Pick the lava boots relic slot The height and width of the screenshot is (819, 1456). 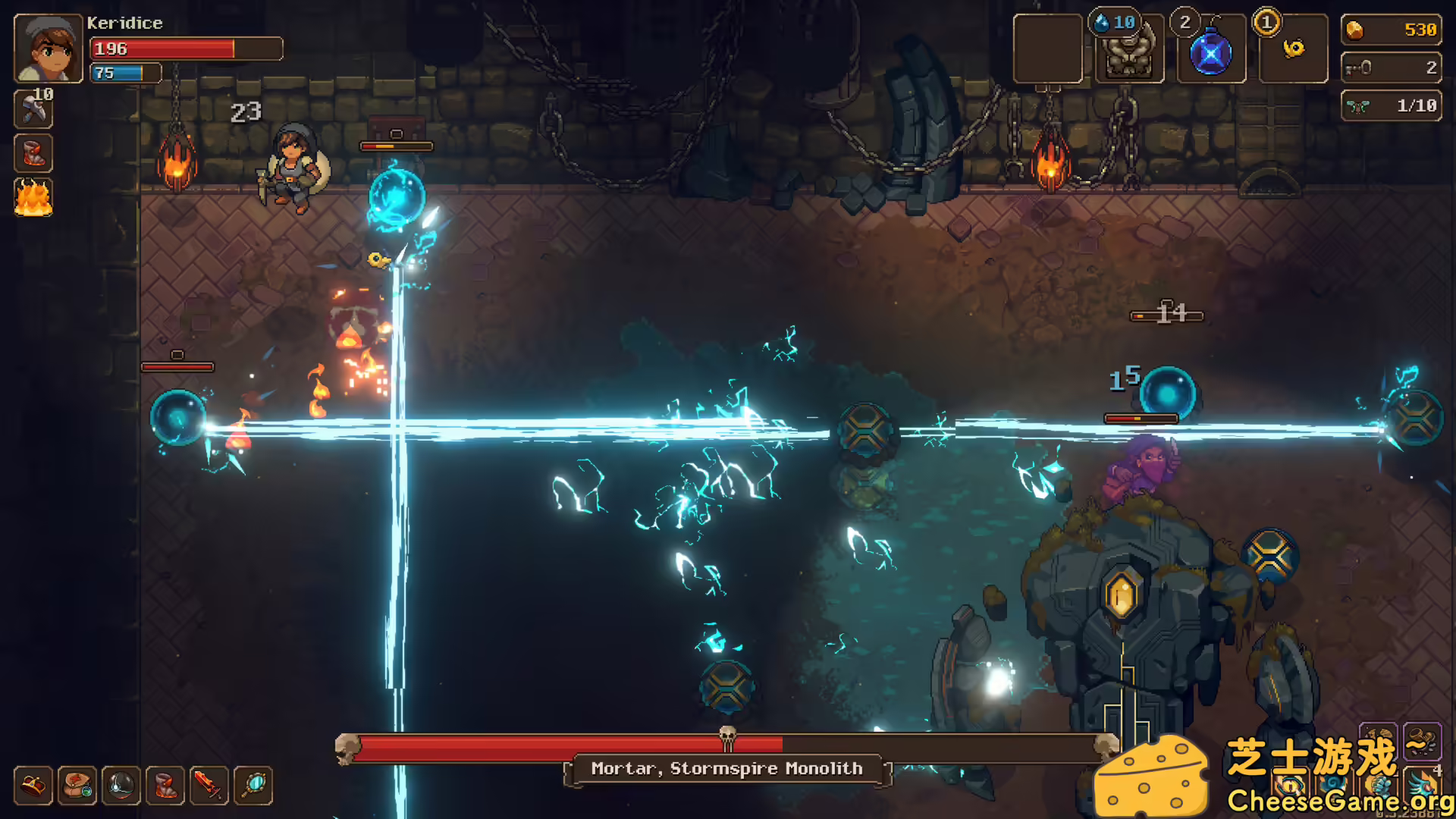click(165, 786)
